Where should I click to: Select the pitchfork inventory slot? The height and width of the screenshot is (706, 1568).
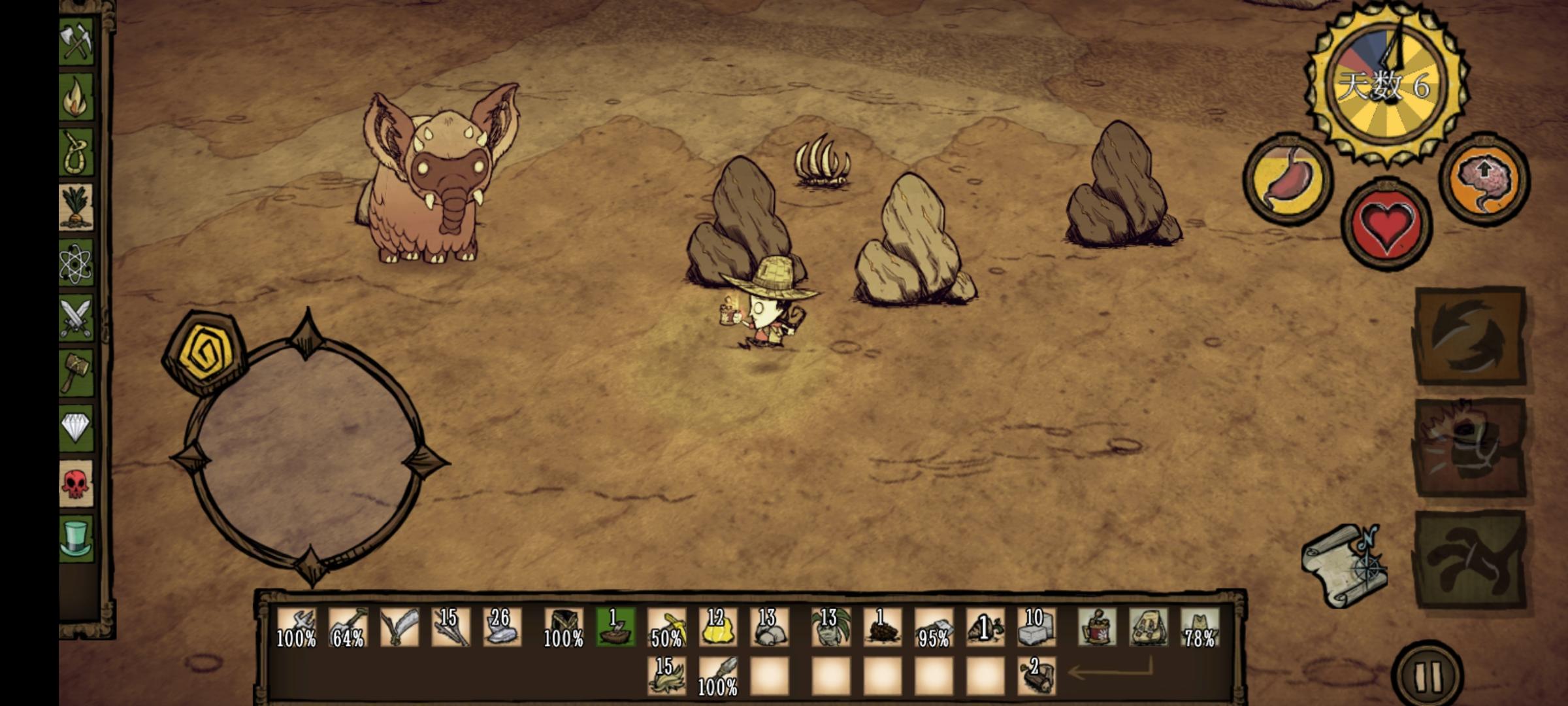click(x=296, y=628)
